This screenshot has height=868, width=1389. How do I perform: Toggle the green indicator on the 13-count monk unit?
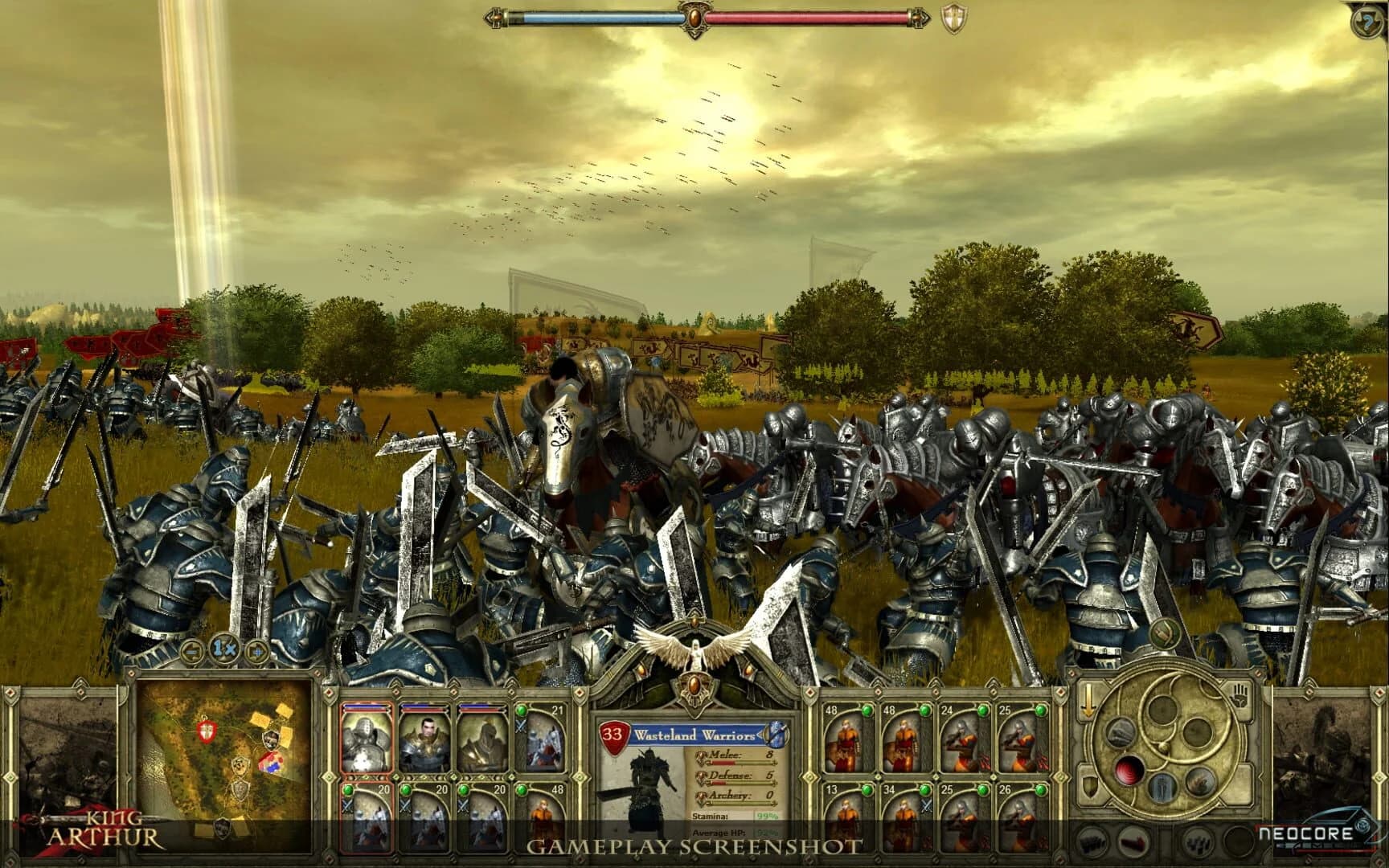click(867, 790)
